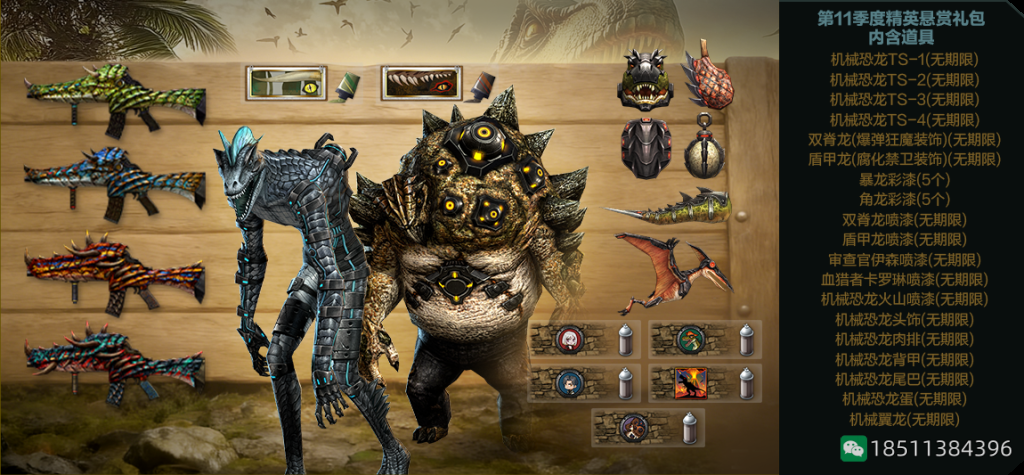Select the blue-haired character spray
Viewport: 1024px width, 475px height.
tap(571, 383)
